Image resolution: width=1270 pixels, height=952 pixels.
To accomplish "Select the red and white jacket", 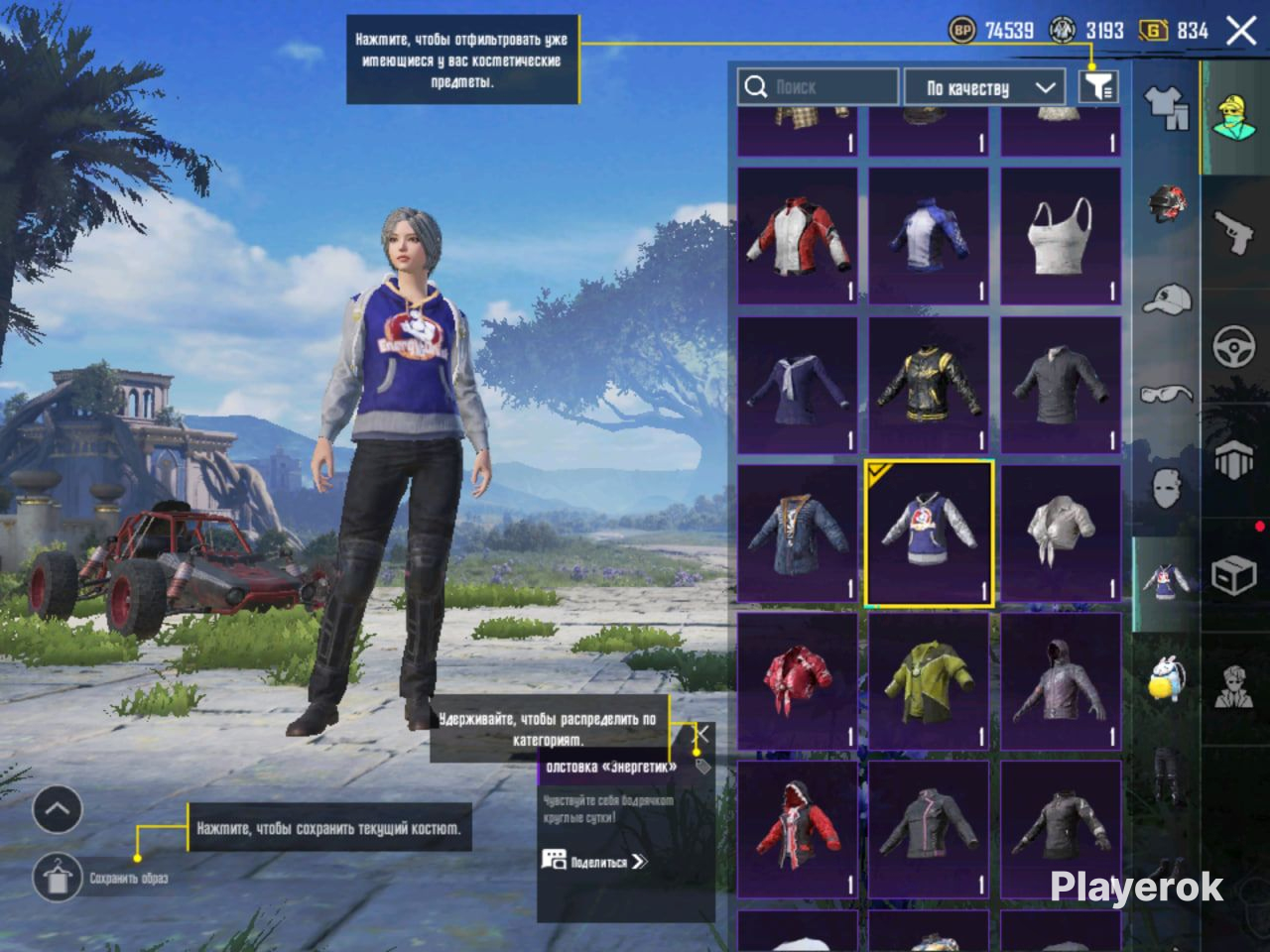I will click(x=798, y=236).
